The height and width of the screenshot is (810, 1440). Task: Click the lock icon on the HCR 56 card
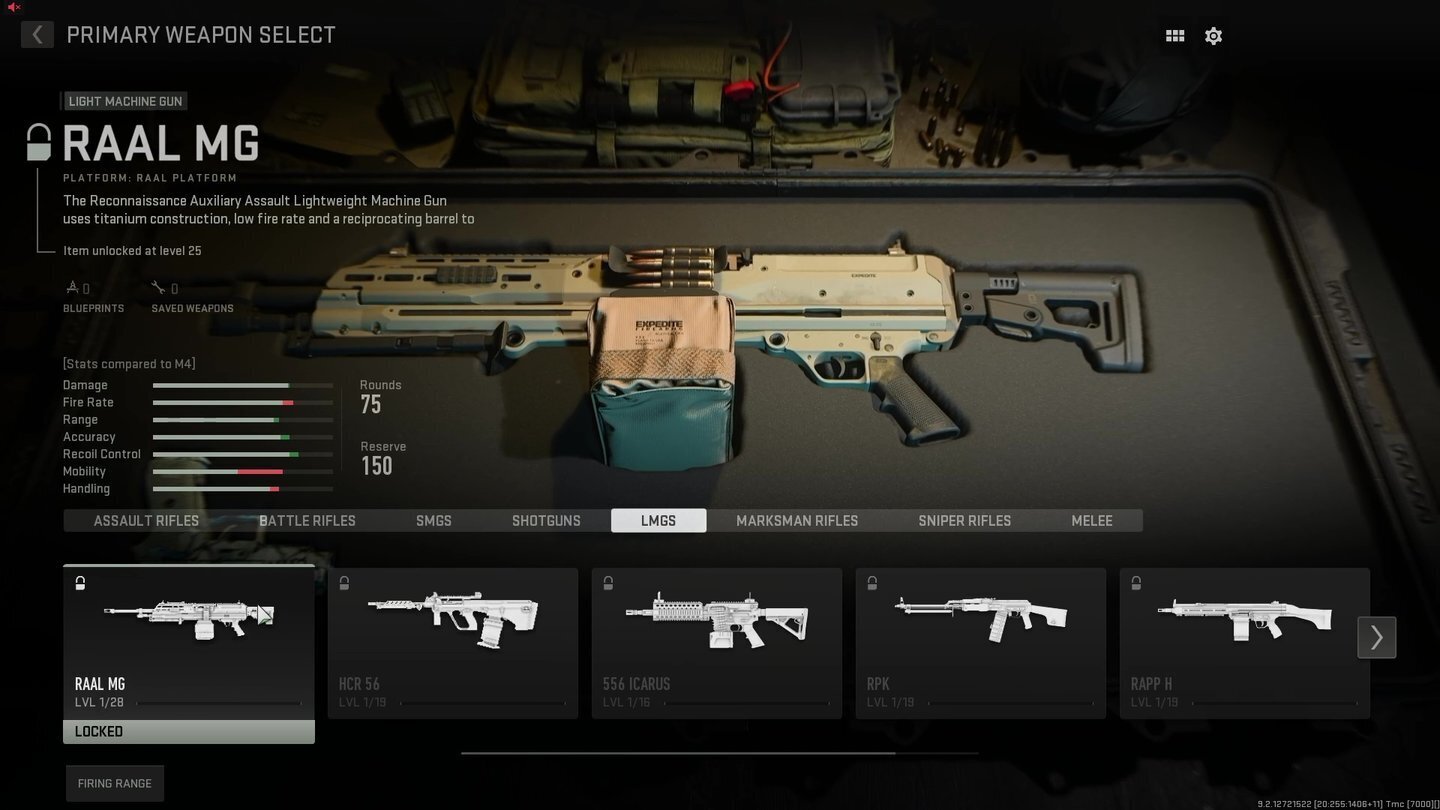[x=344, y=583]
